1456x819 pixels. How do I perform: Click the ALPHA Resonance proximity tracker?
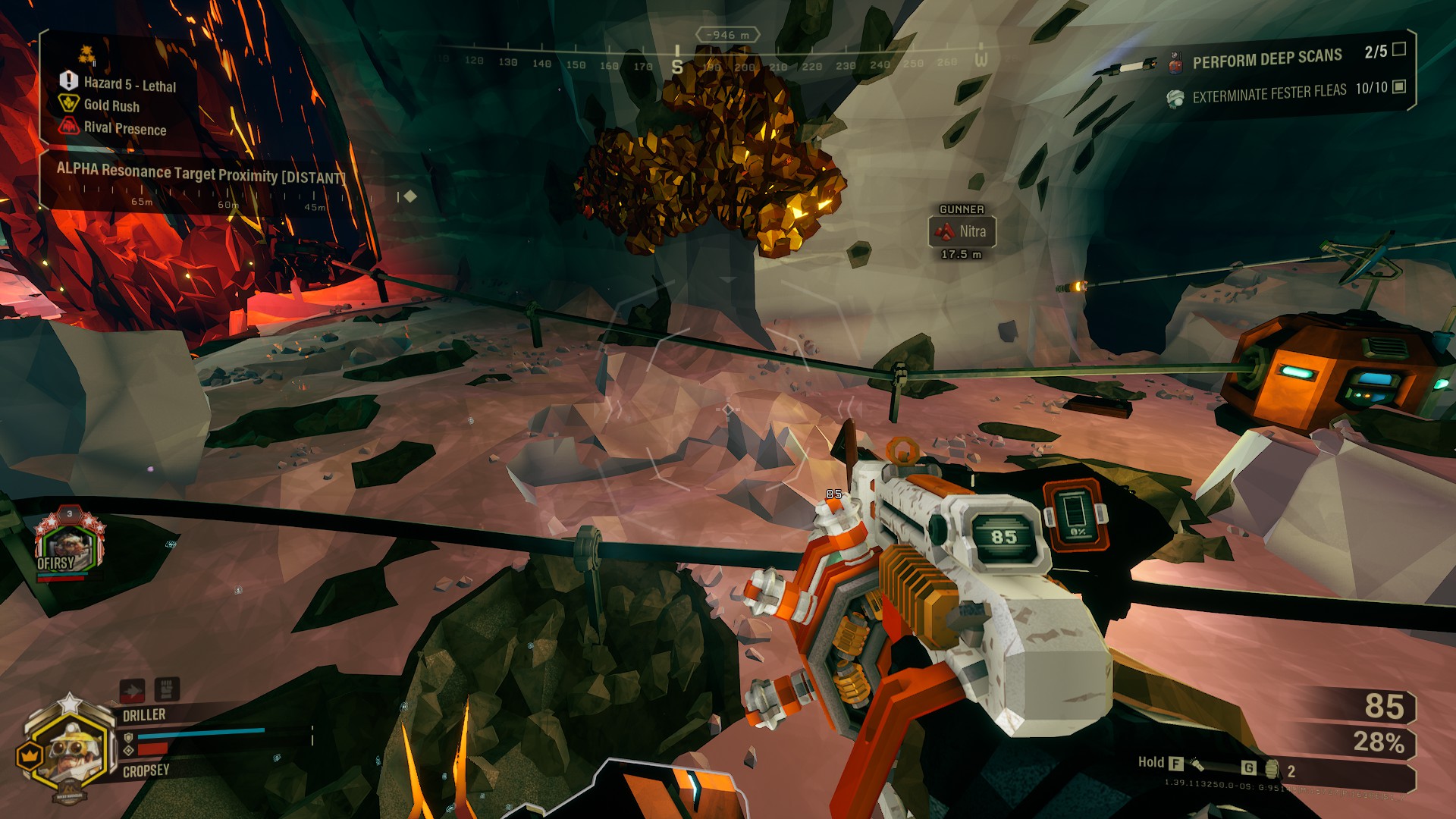pyautogui.click(x=201, y=174)
